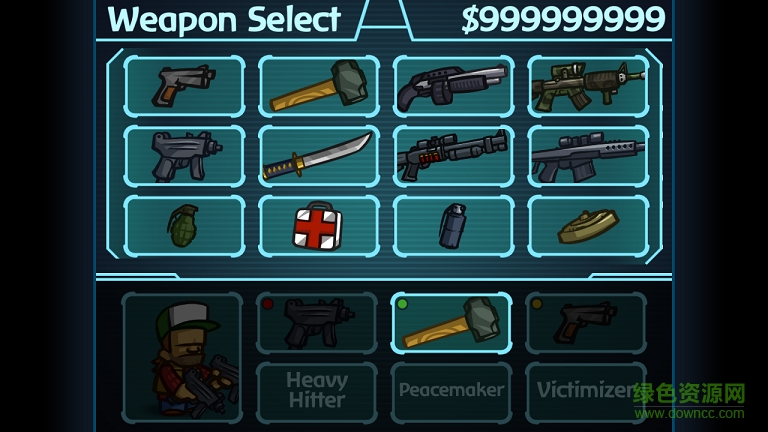Image resolution: width=768 pixels, height=432 pixels.
Task: Choose the gray canister grenade
Action: coord(453,226)
